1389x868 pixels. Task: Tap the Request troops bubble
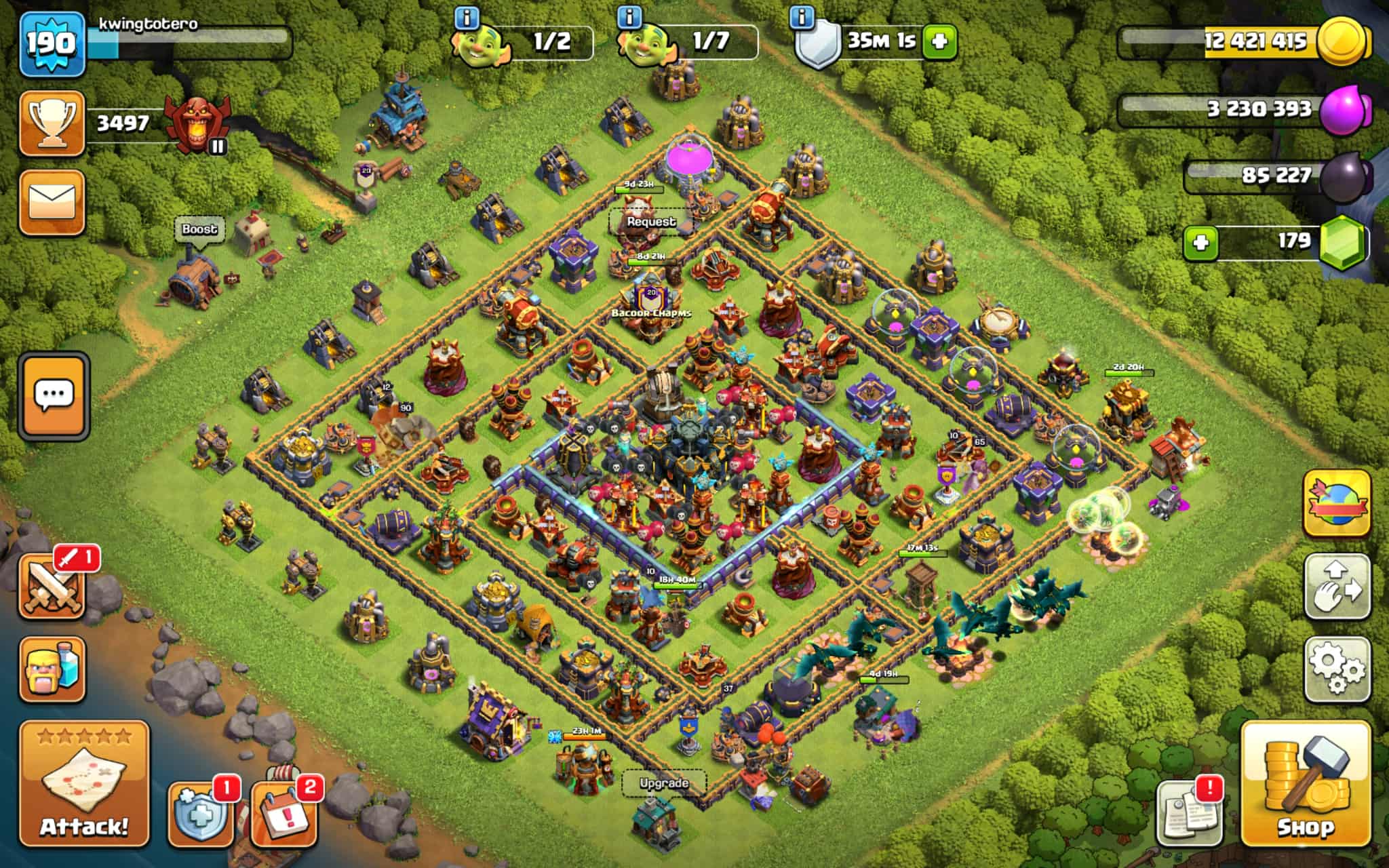coord(651,222)
